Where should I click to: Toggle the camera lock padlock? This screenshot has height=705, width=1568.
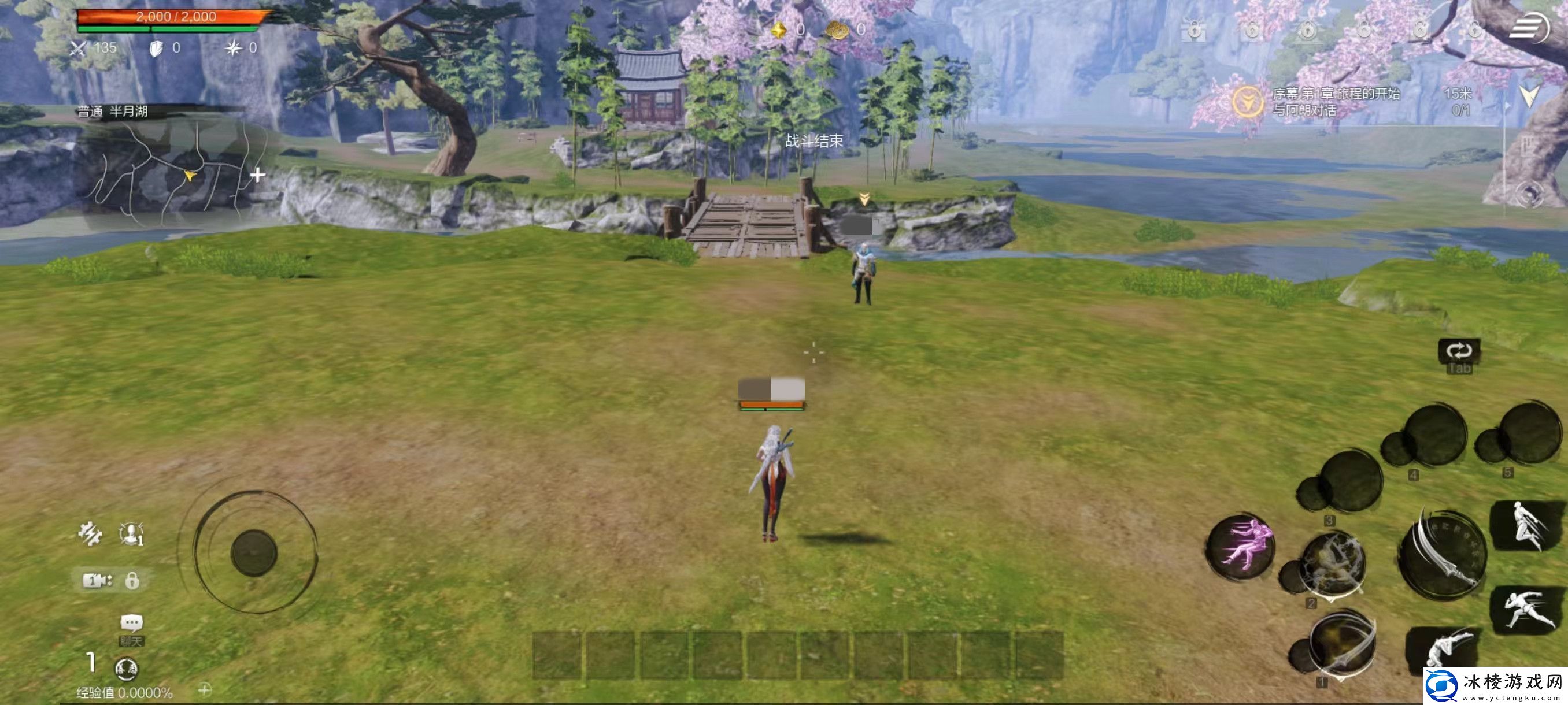(x=132, y=581)
